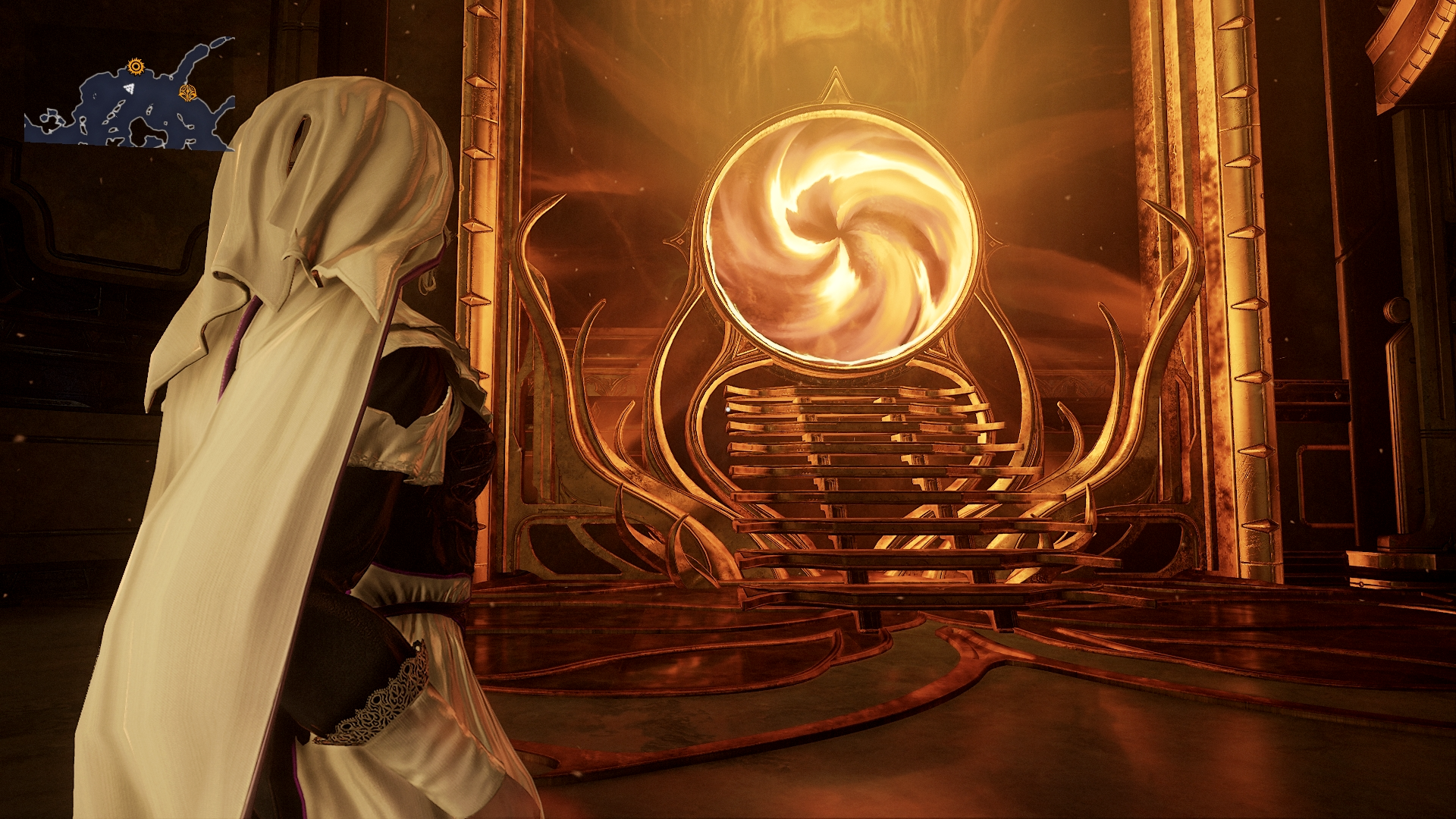Select the white player arrow on minimap

point(130,89)
